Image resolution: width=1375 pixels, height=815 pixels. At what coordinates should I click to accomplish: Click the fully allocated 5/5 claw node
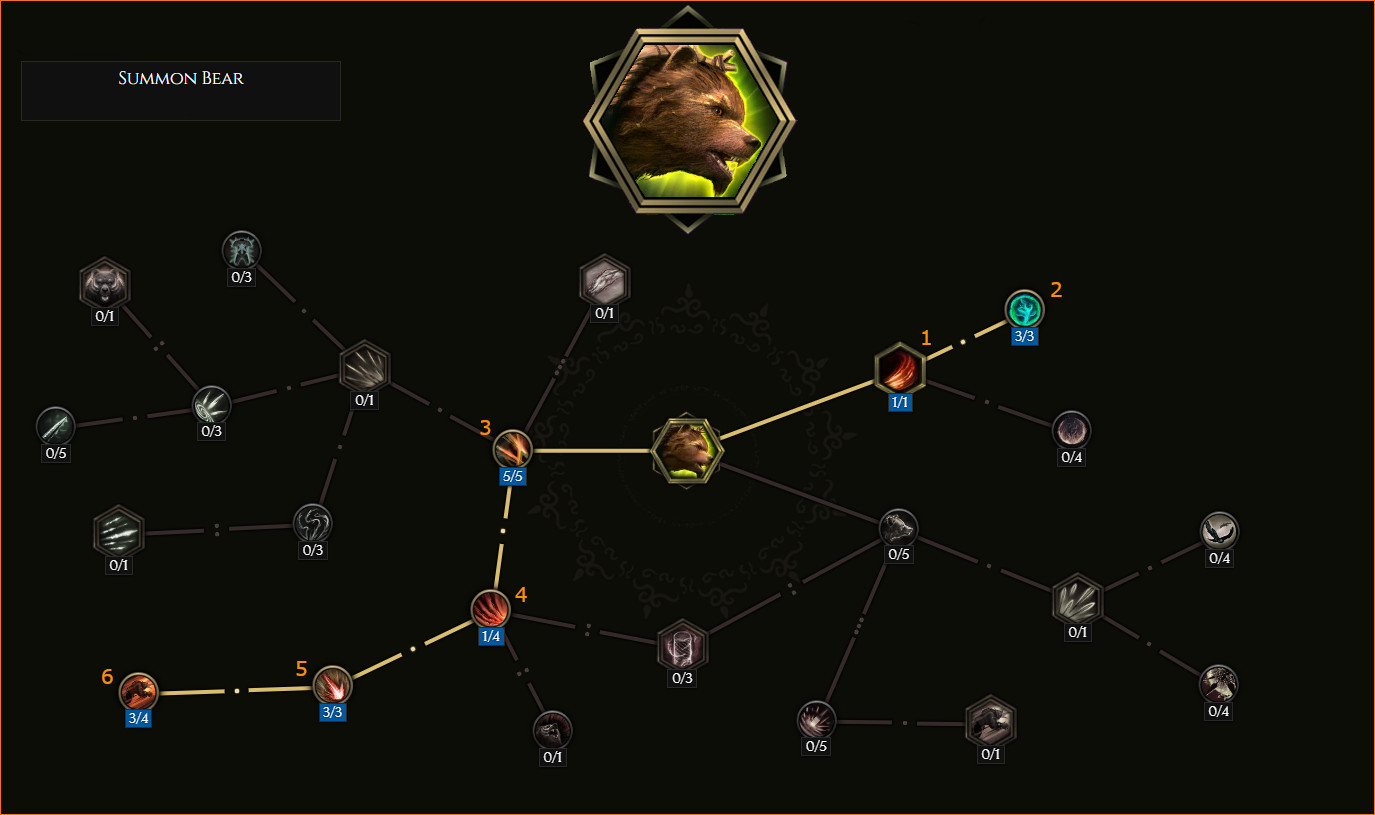click(511, 448)
